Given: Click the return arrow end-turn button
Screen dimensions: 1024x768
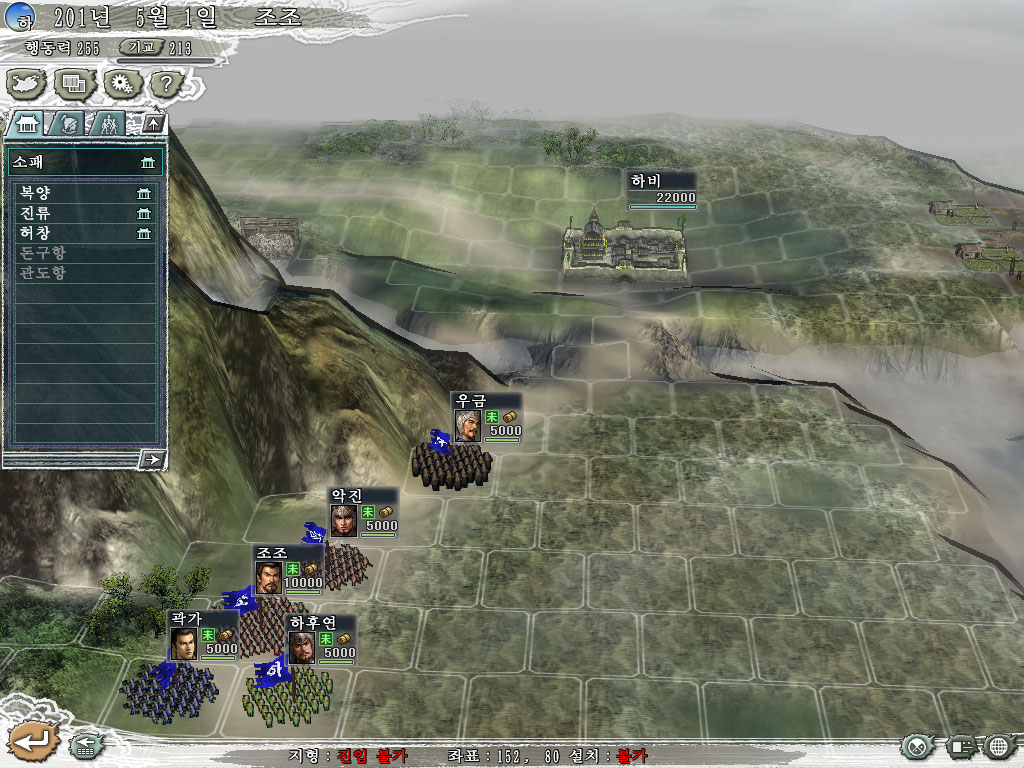Looking at the screenshot, I should point(31,741).
